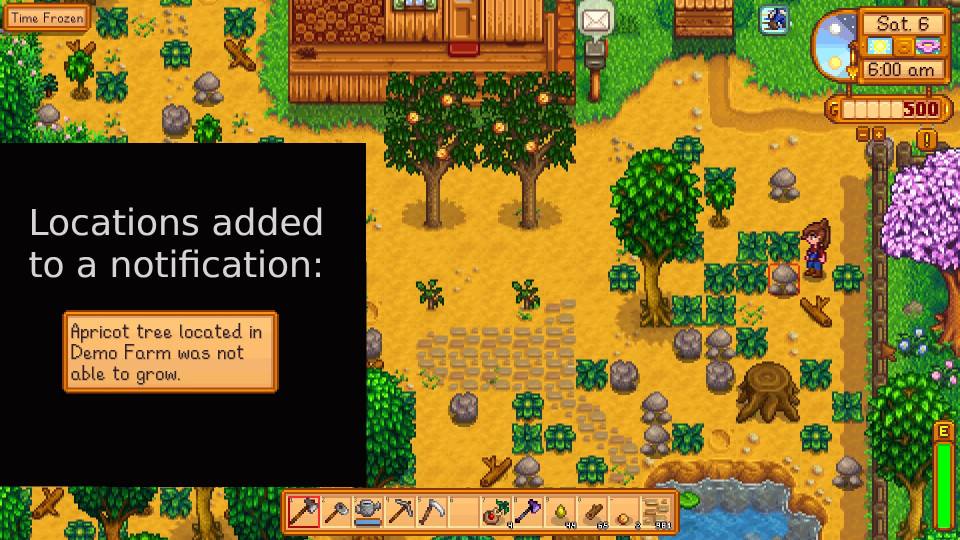Select the purple-headed tool slot
Viewport: 960px width, 540px height.
528,512
